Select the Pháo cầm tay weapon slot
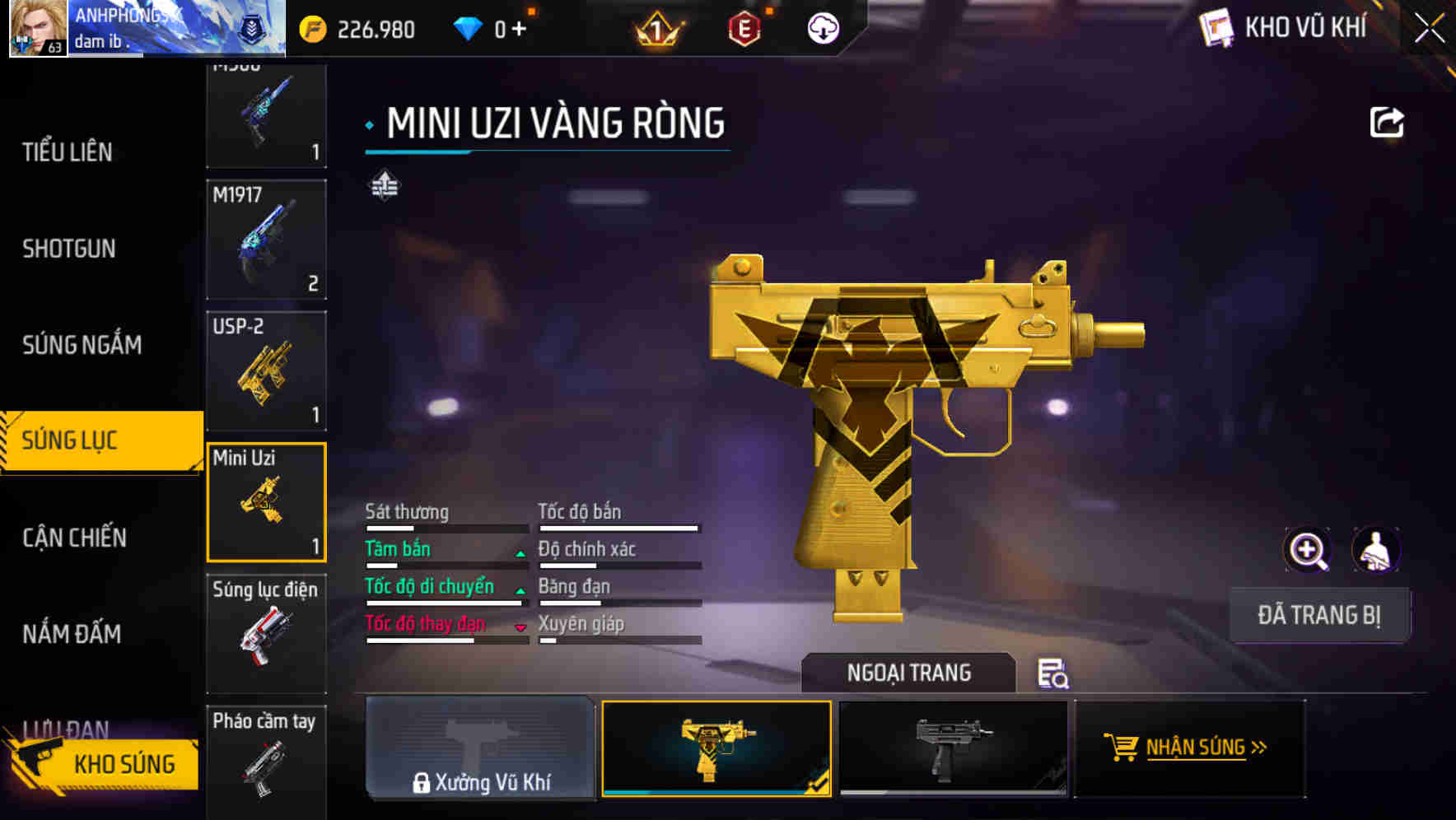The width and height of the screenshot is (1456, 820). point(266,757)
